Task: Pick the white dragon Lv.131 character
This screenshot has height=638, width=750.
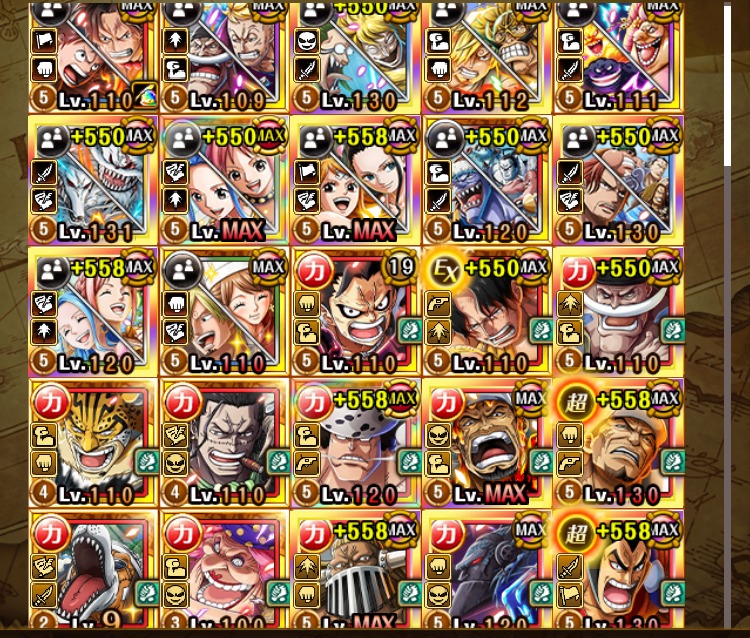Action: 93,180
